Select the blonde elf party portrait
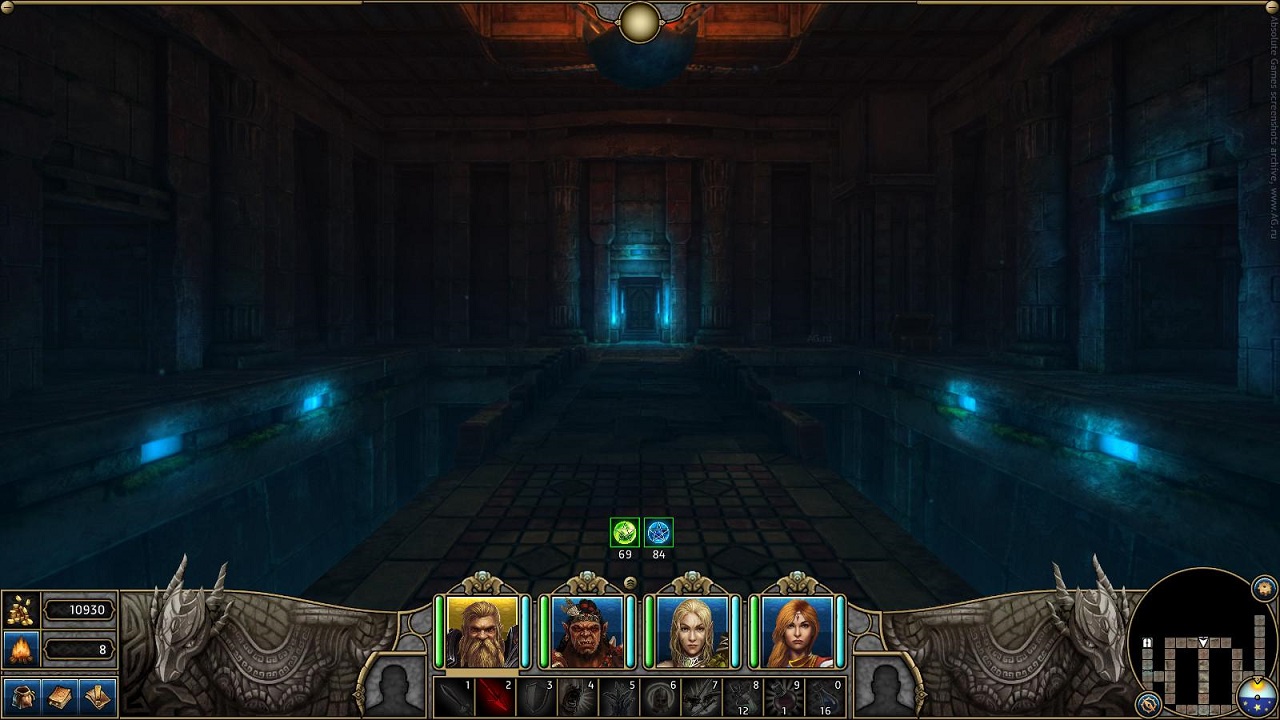The width and height of the screenshot is (1280, 720). coord(692,631)
